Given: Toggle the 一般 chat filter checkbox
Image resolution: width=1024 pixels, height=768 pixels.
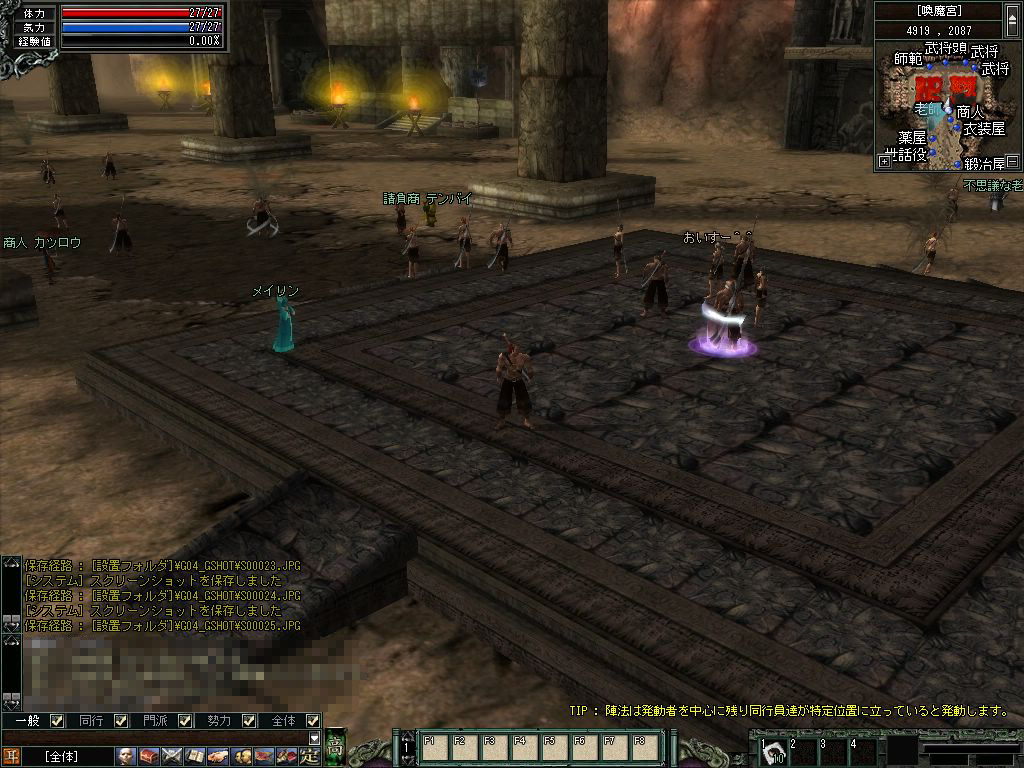Looking at the screenshot, I should [x=57, y=720].
